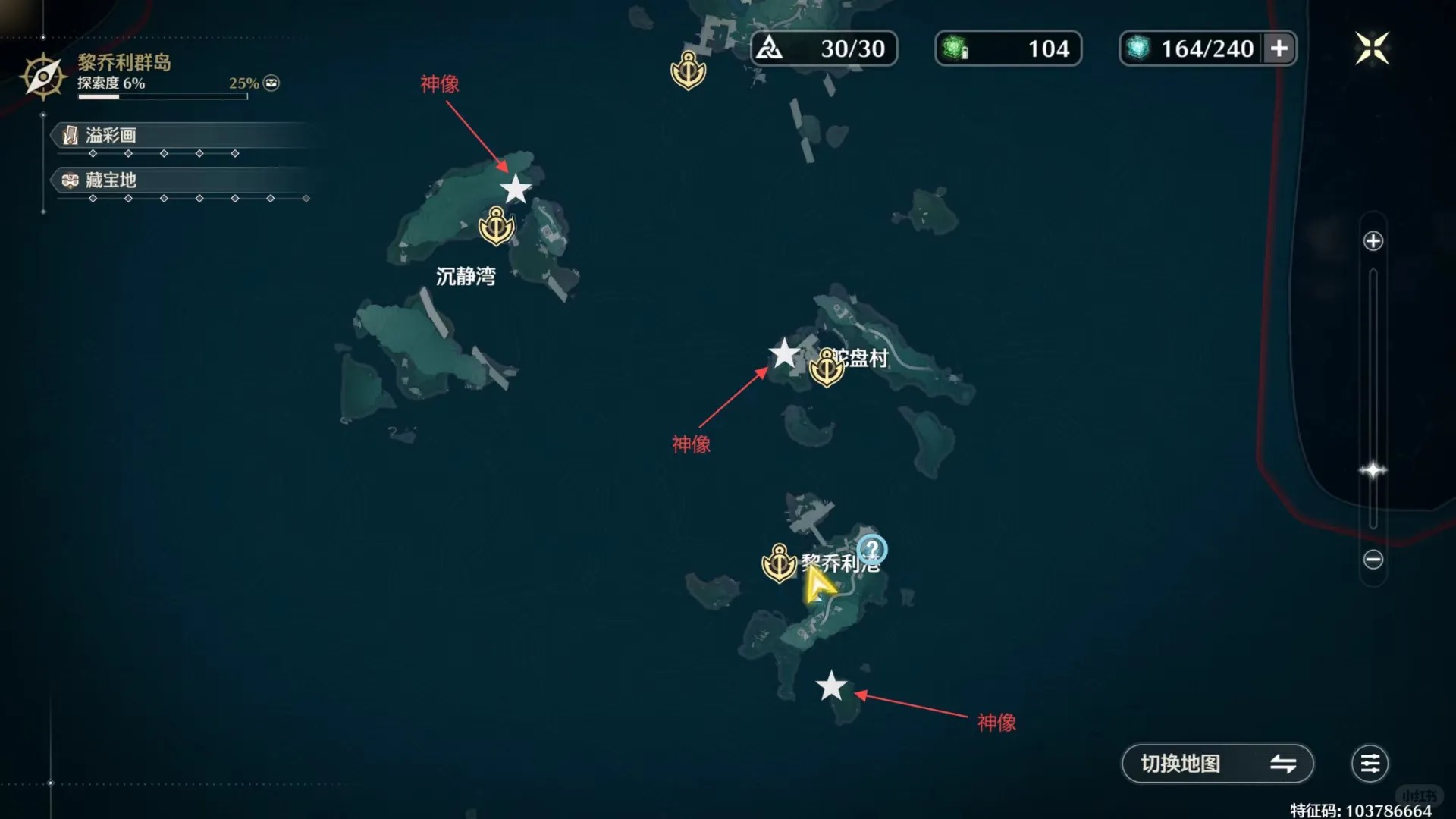Select the anchor waypoint at 驼盘村
This screenshot has width=1456, height=819.
pyautogui.click(x=827, y=368)
